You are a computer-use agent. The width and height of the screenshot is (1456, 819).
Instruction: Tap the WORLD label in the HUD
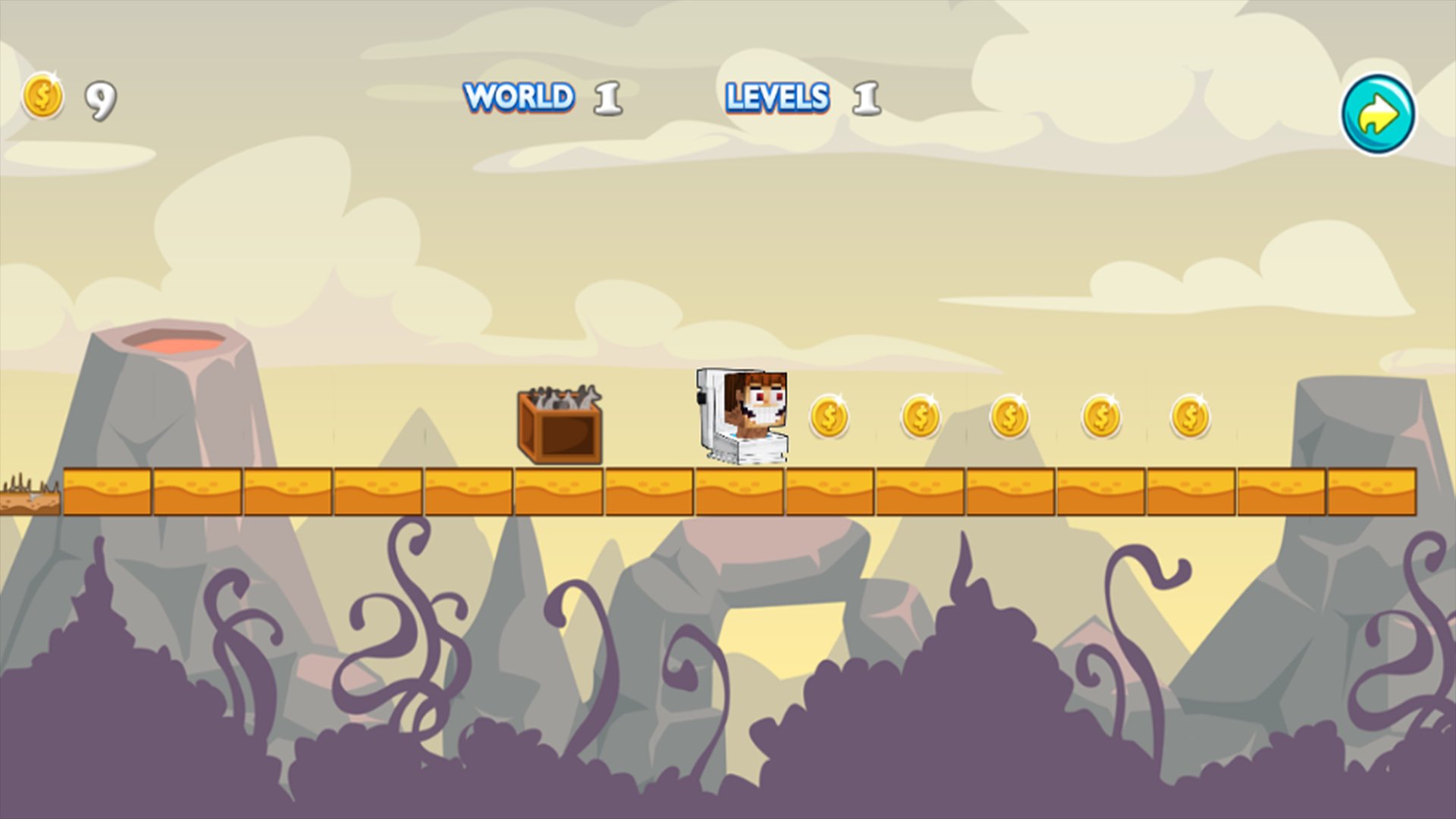[519, 97]
